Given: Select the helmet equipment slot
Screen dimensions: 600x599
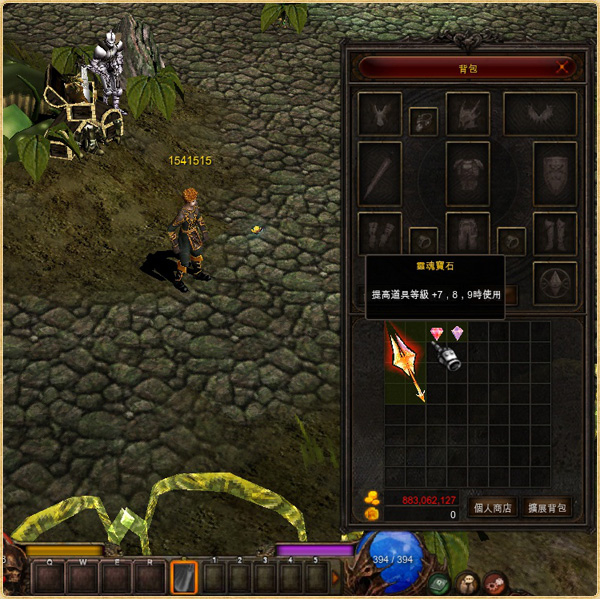Looking at the screenshot, I should coord(467,113).
